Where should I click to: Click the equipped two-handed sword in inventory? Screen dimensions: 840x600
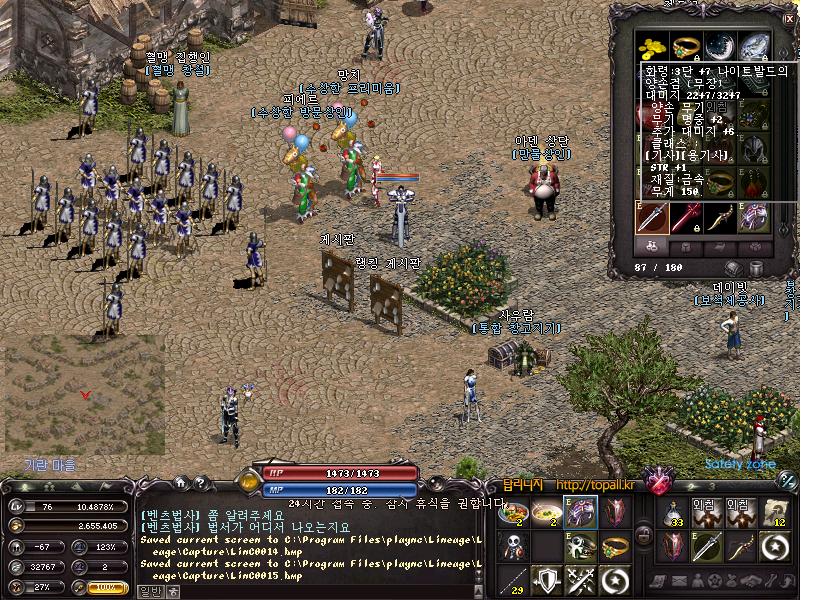(x=654, y=217)
